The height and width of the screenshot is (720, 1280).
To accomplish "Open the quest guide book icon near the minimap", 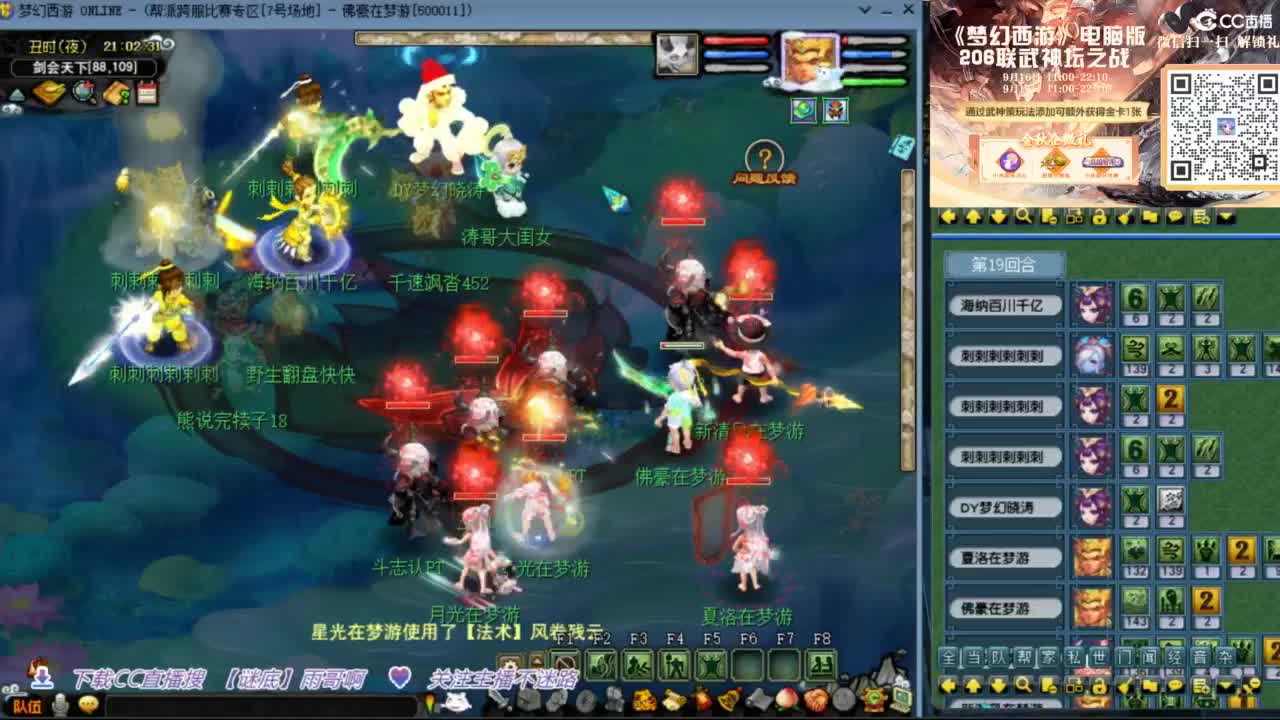I will point(117,92).
